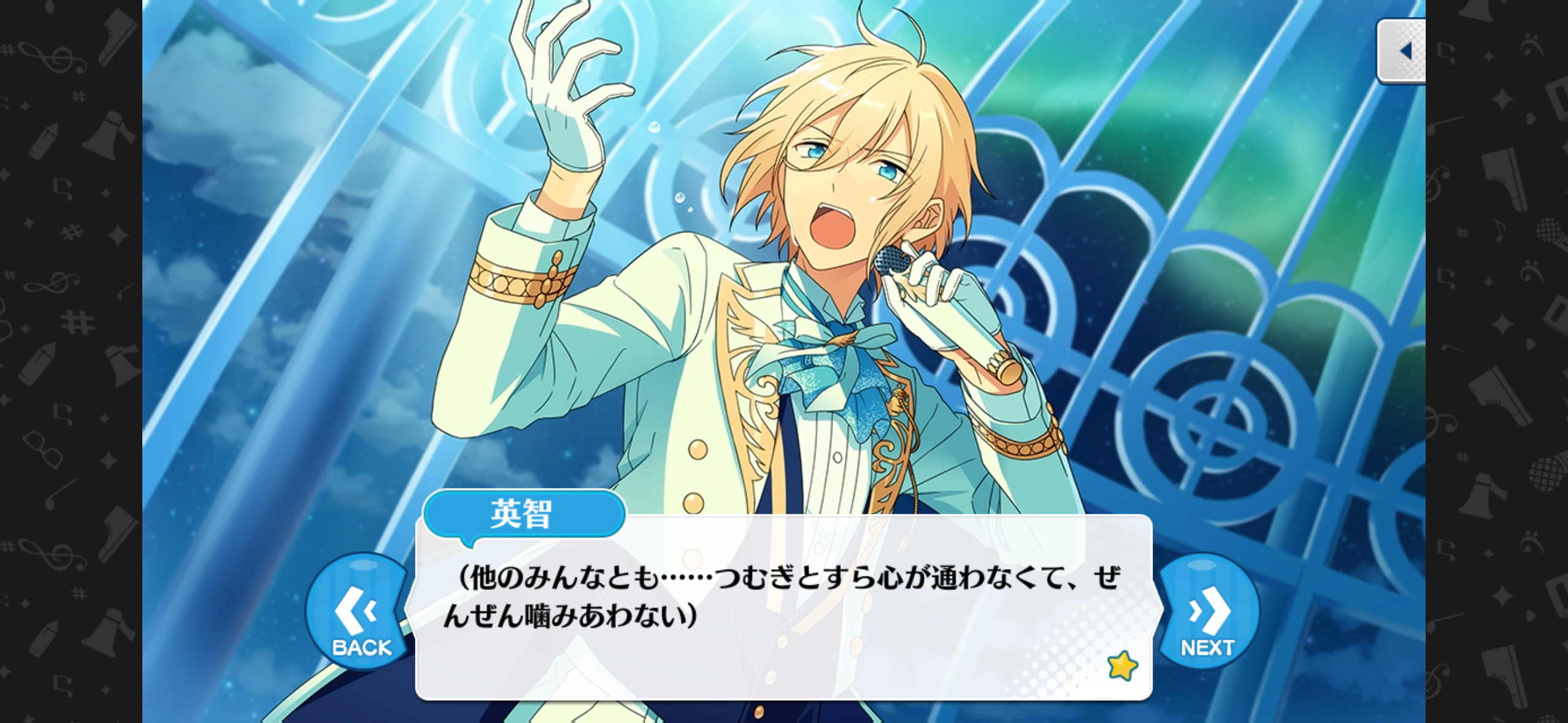Go to the previous line with BACK
The image size is (1568, 723).
[360, 613]
